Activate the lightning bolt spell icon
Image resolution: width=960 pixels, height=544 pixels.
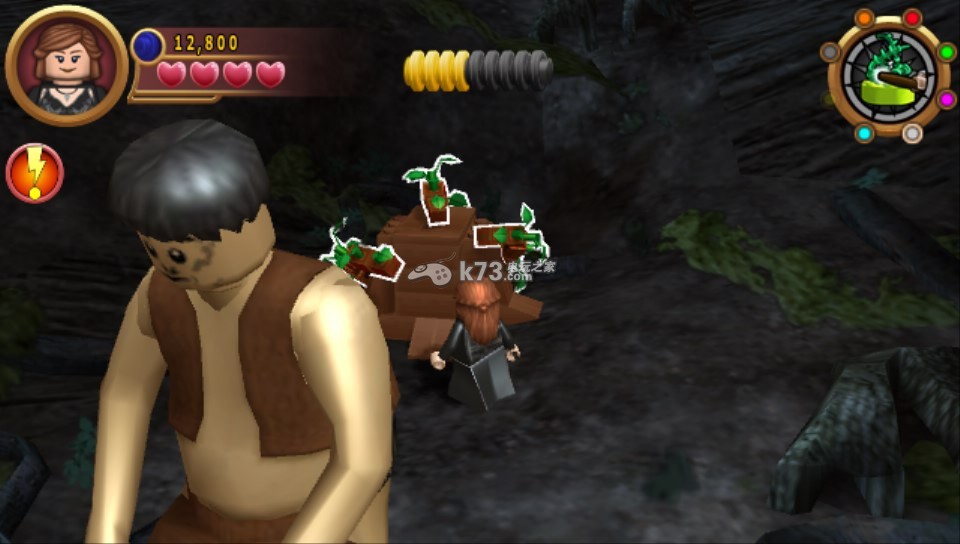click(x=35, y=173)
